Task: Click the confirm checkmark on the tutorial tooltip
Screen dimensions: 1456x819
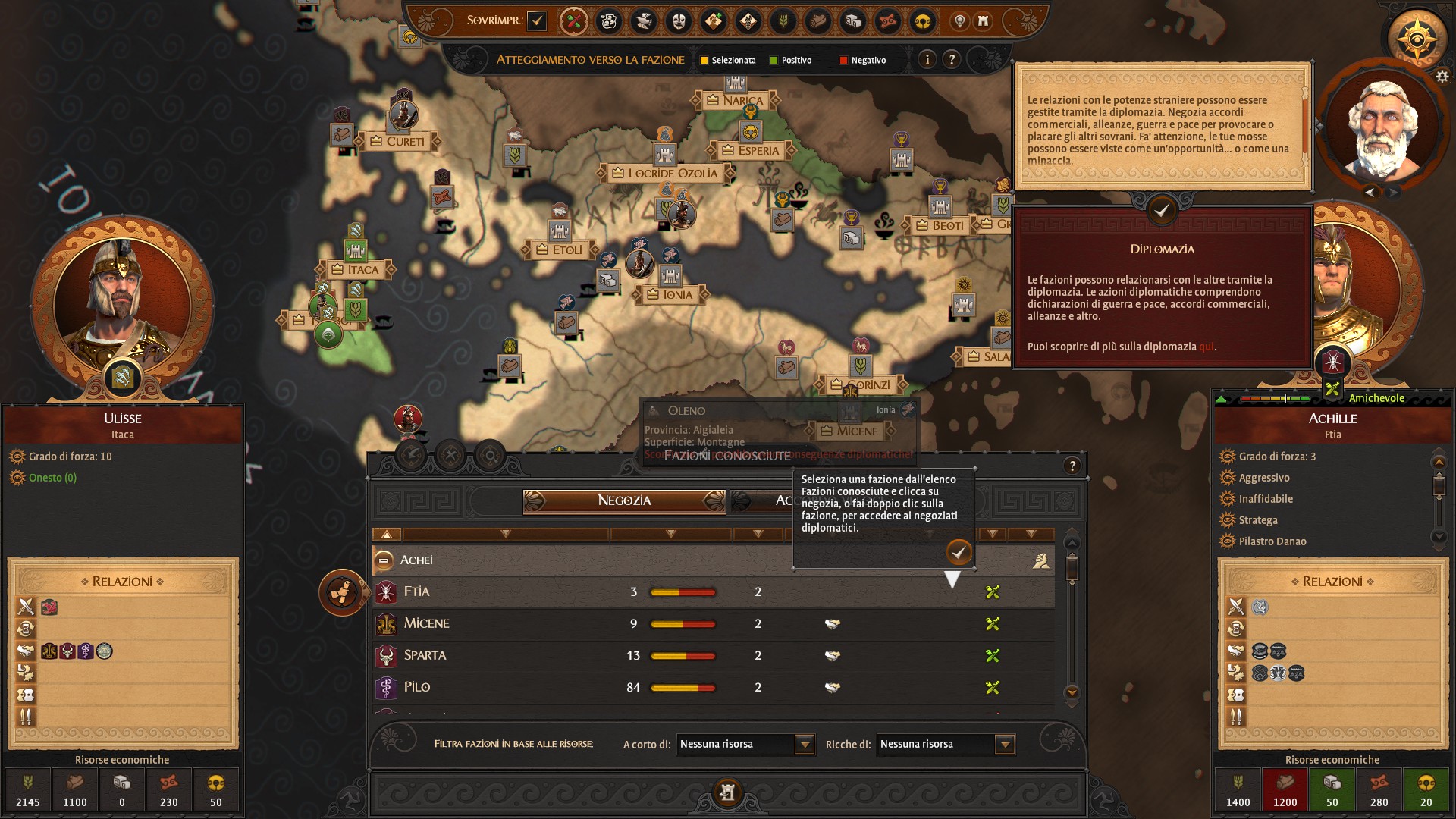Action: [960, 554]
